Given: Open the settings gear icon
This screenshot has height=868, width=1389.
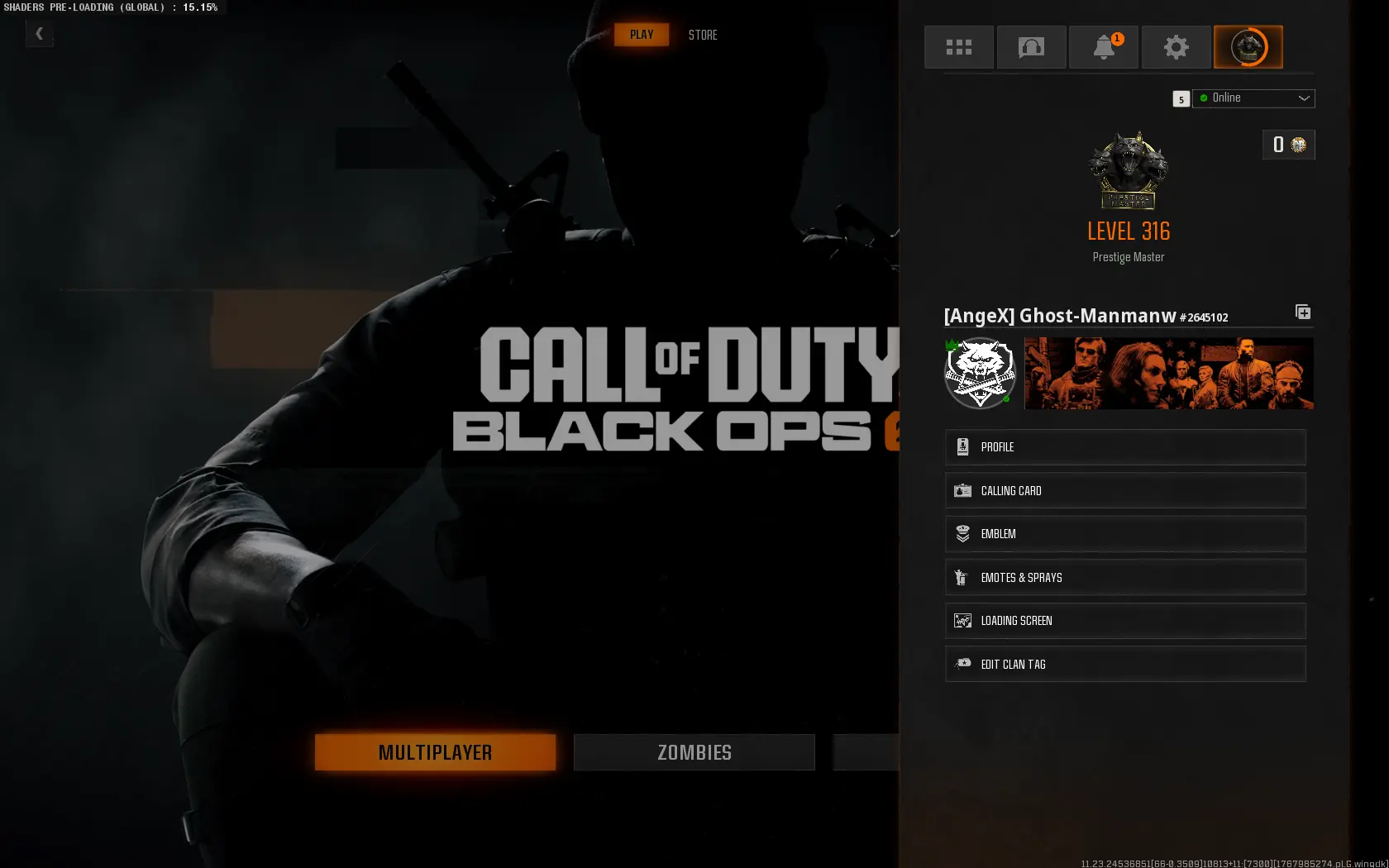Looking at the screenshot, I should (x=1176, y=47).
